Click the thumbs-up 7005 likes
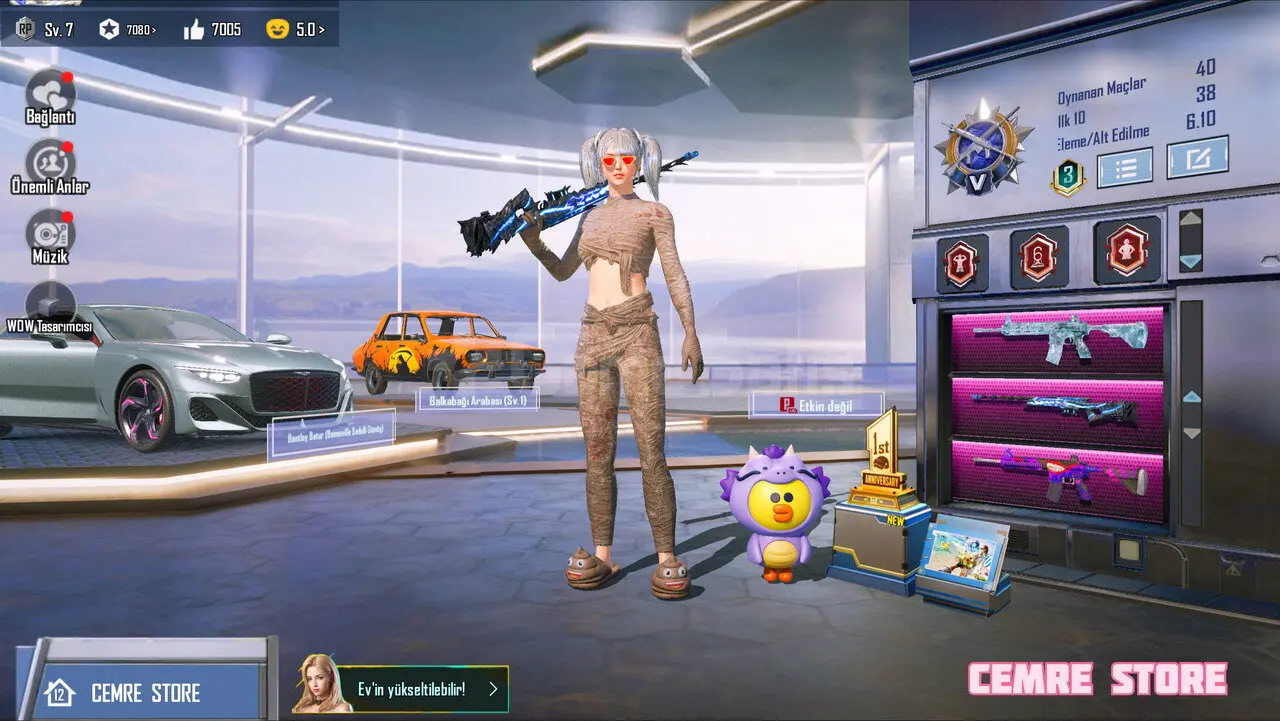This screenshot has width=1280, height=721. pyautogui.click(x=212, y=30)
